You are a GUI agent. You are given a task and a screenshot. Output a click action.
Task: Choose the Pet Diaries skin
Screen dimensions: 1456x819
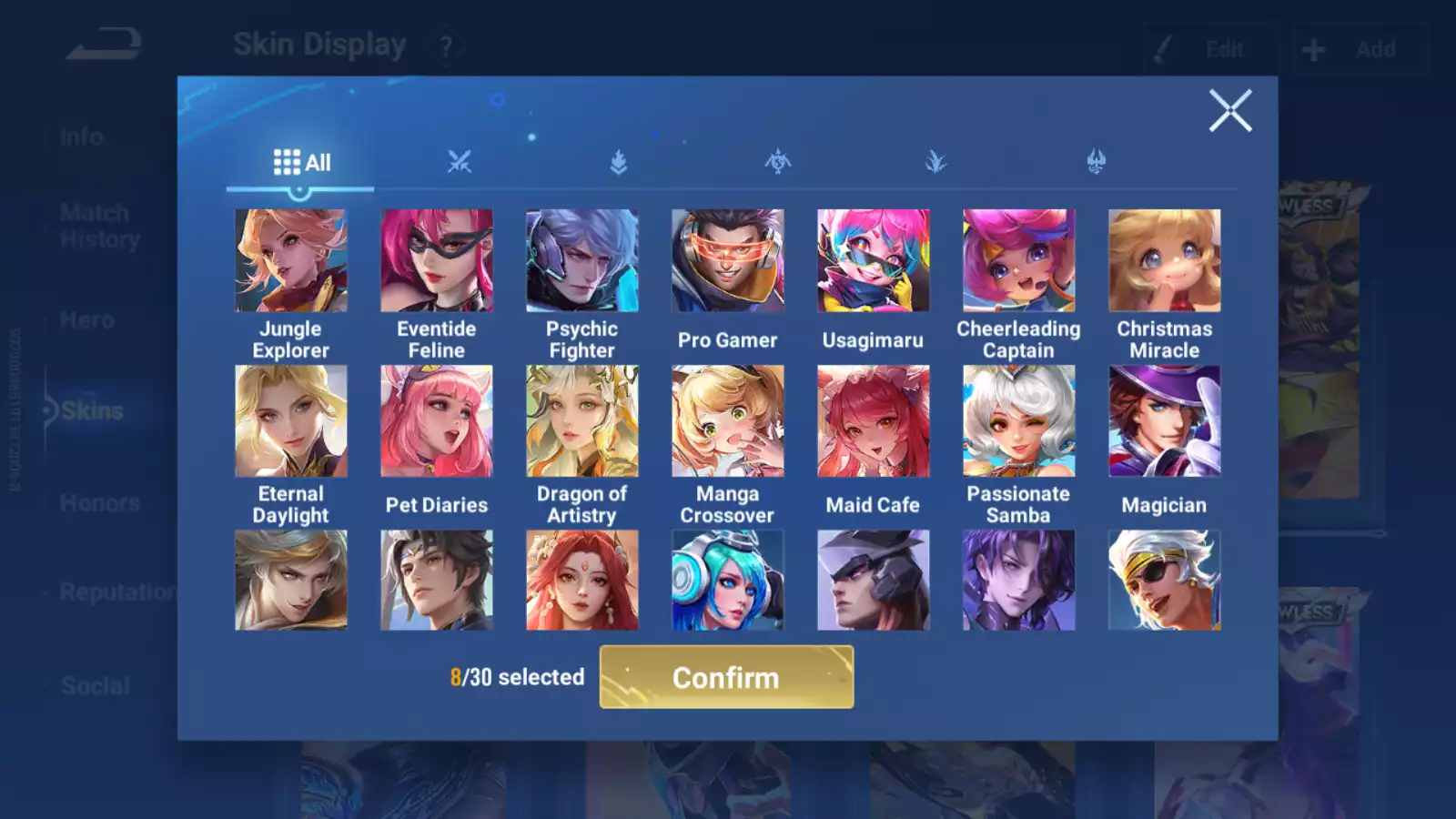pyautogui.click(x=437, y=421)
